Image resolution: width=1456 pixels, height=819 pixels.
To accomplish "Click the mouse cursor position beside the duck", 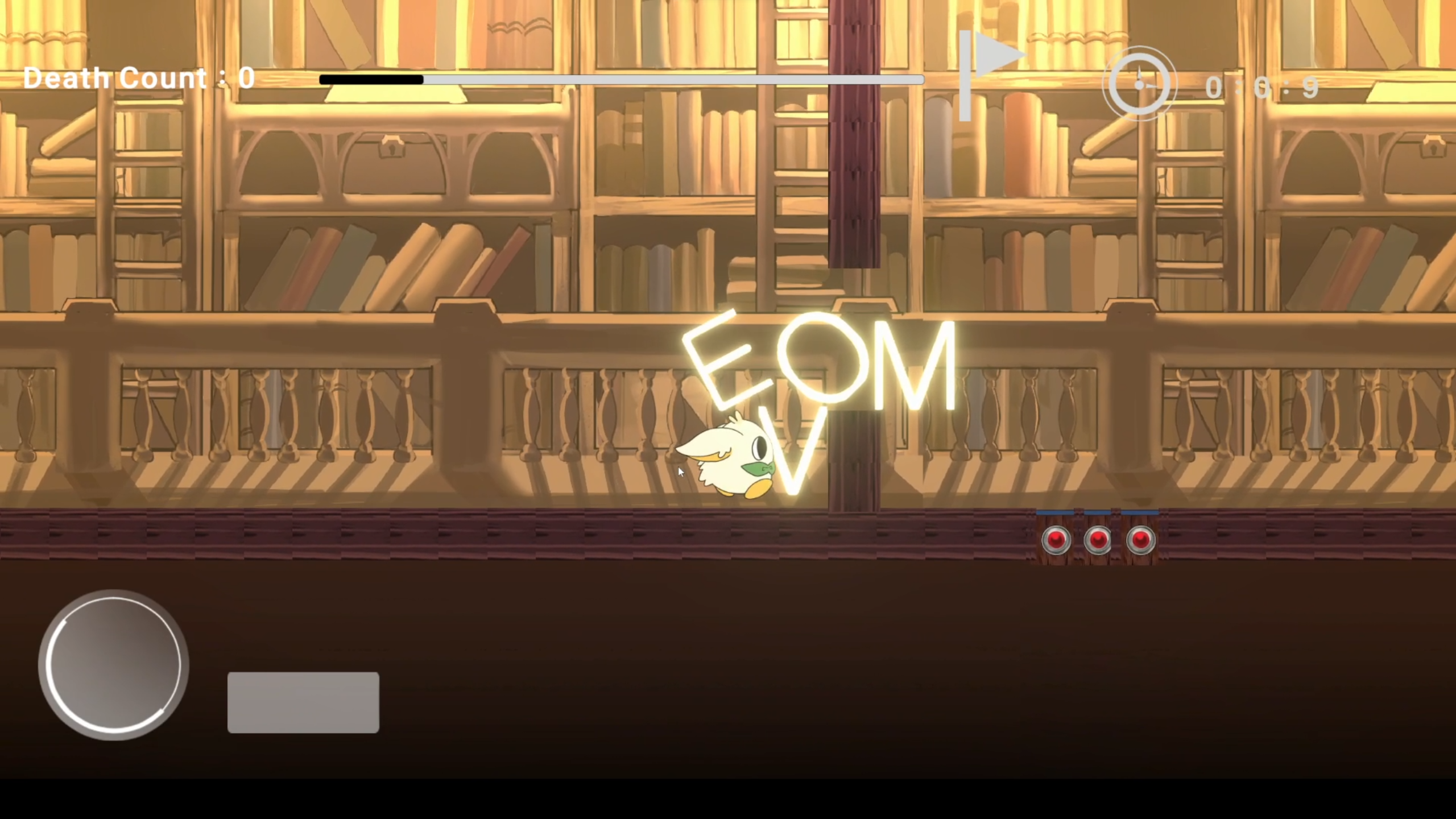I will pyautogui.click(x=680, y=472).
